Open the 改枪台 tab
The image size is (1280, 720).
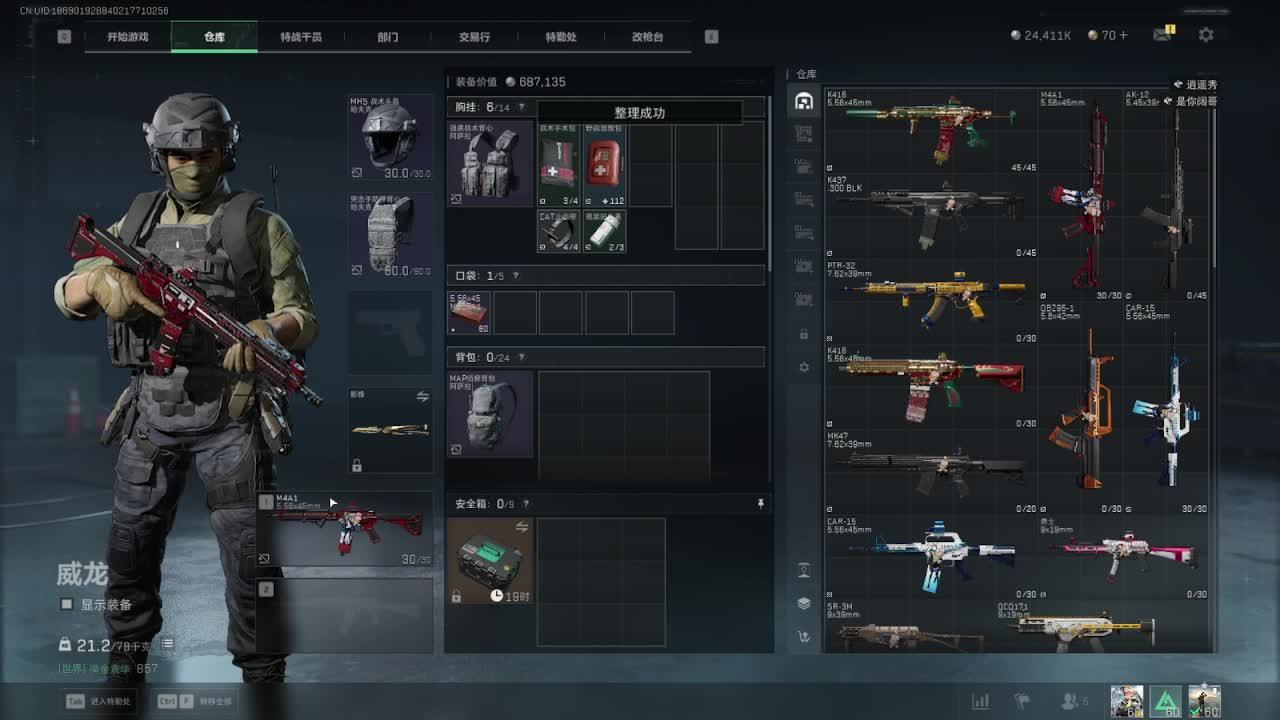point(647,37)
